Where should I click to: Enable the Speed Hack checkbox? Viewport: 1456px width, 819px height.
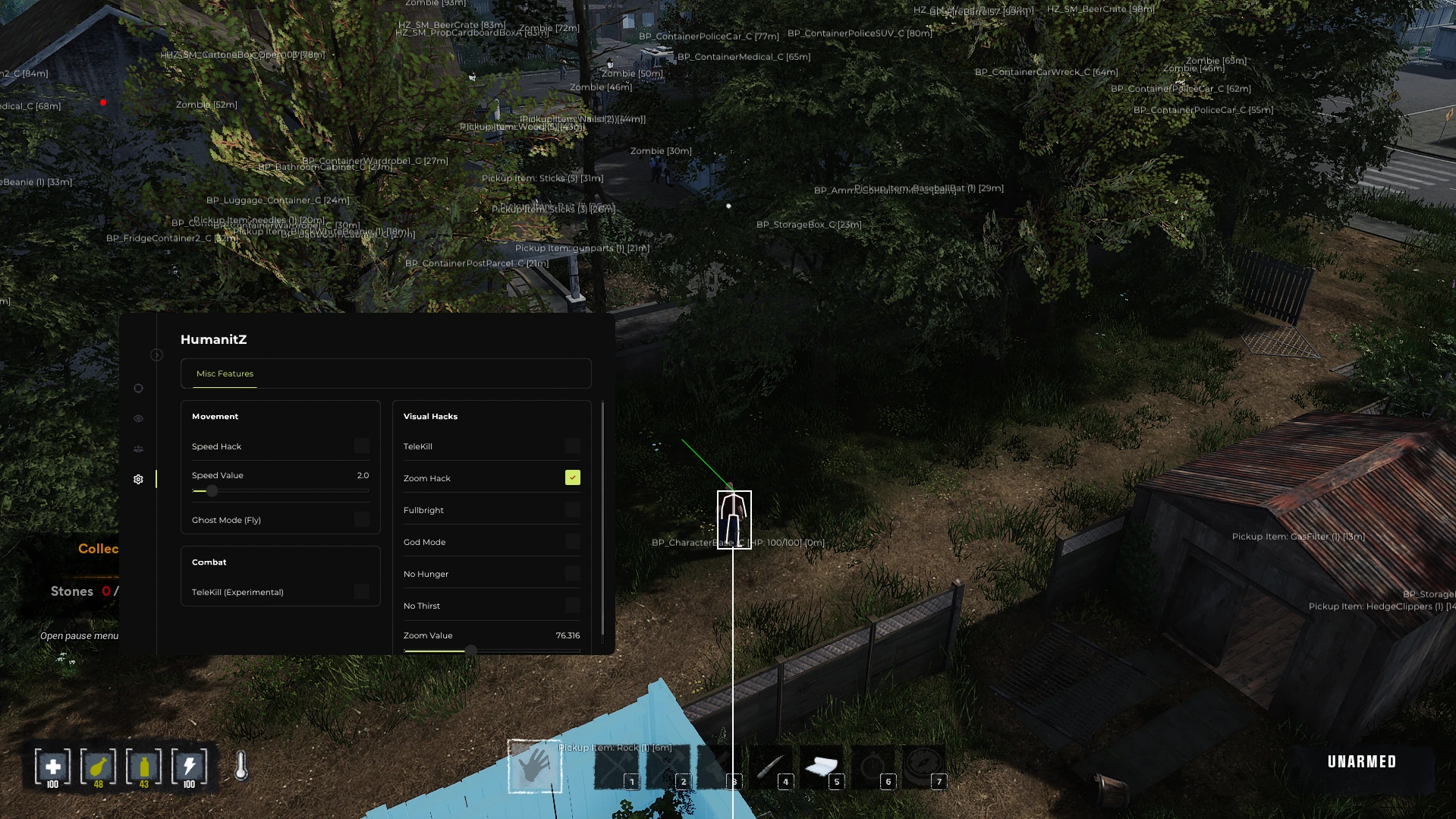(362, 446)
